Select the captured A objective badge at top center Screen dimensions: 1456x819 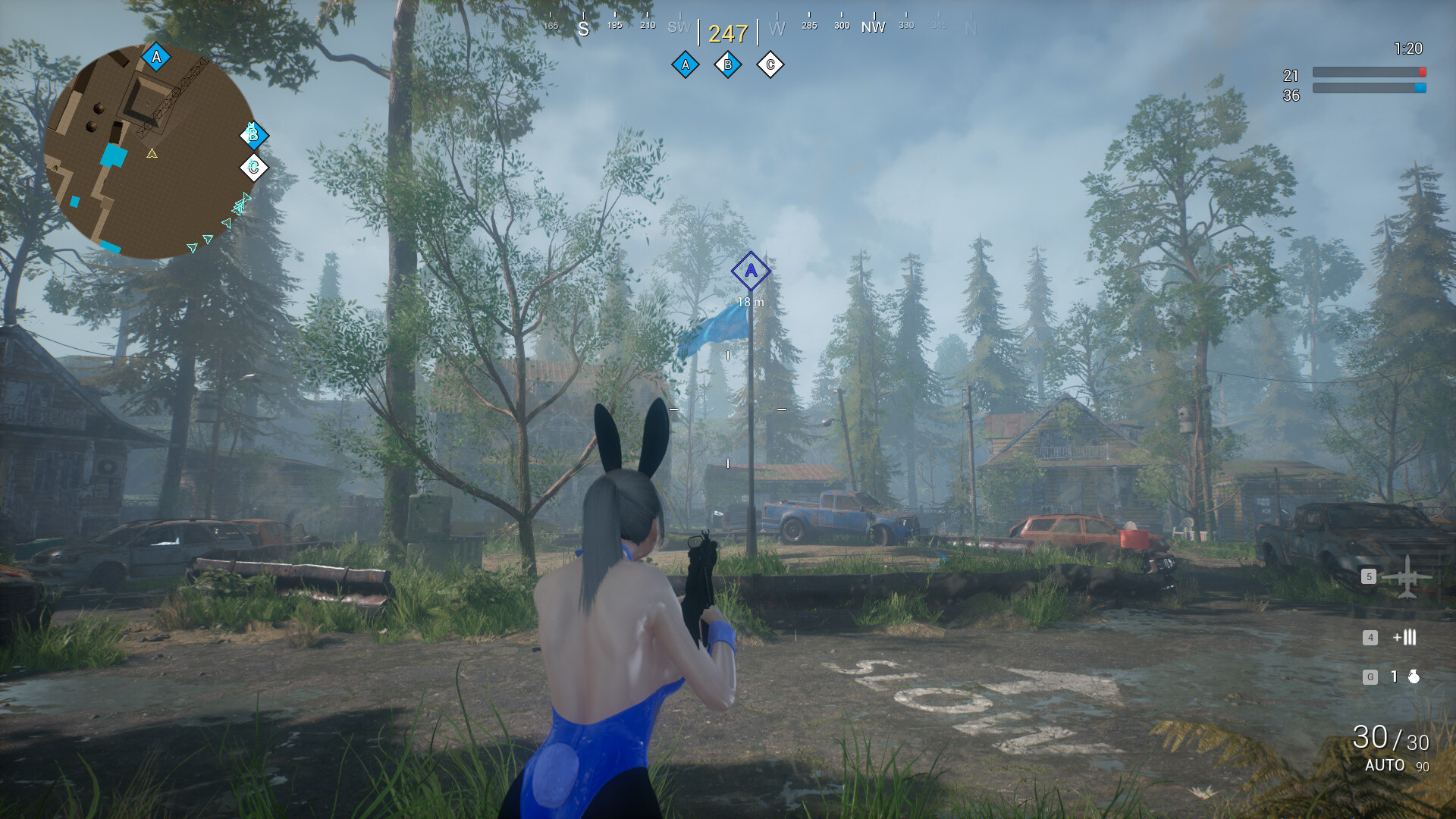(685, 65)
